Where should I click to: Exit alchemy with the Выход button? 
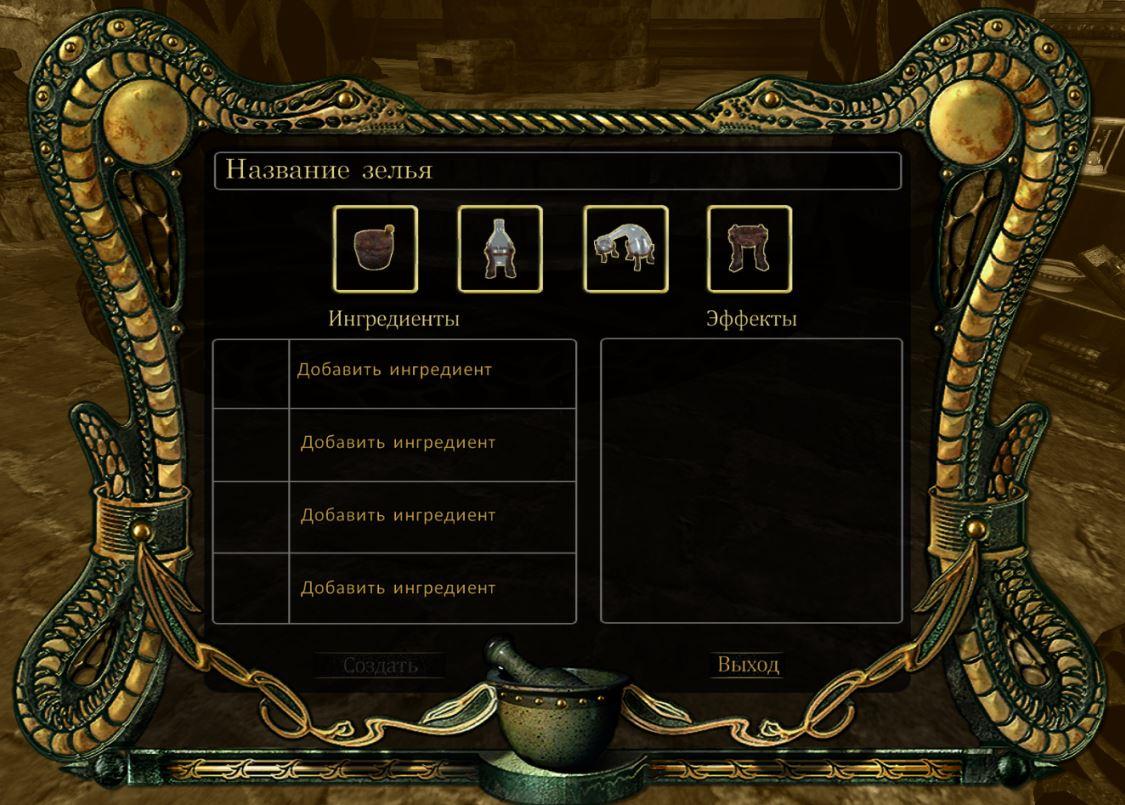tap(748, 665)
